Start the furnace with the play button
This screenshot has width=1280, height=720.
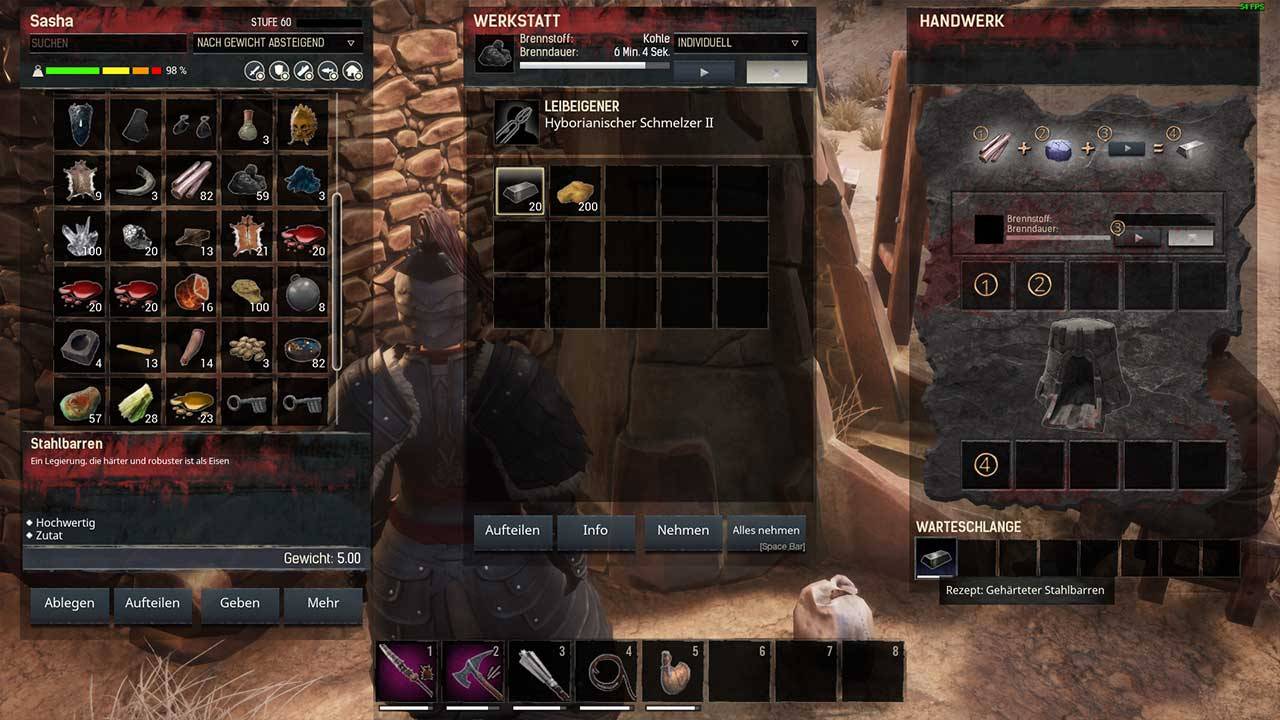(704, 72)
